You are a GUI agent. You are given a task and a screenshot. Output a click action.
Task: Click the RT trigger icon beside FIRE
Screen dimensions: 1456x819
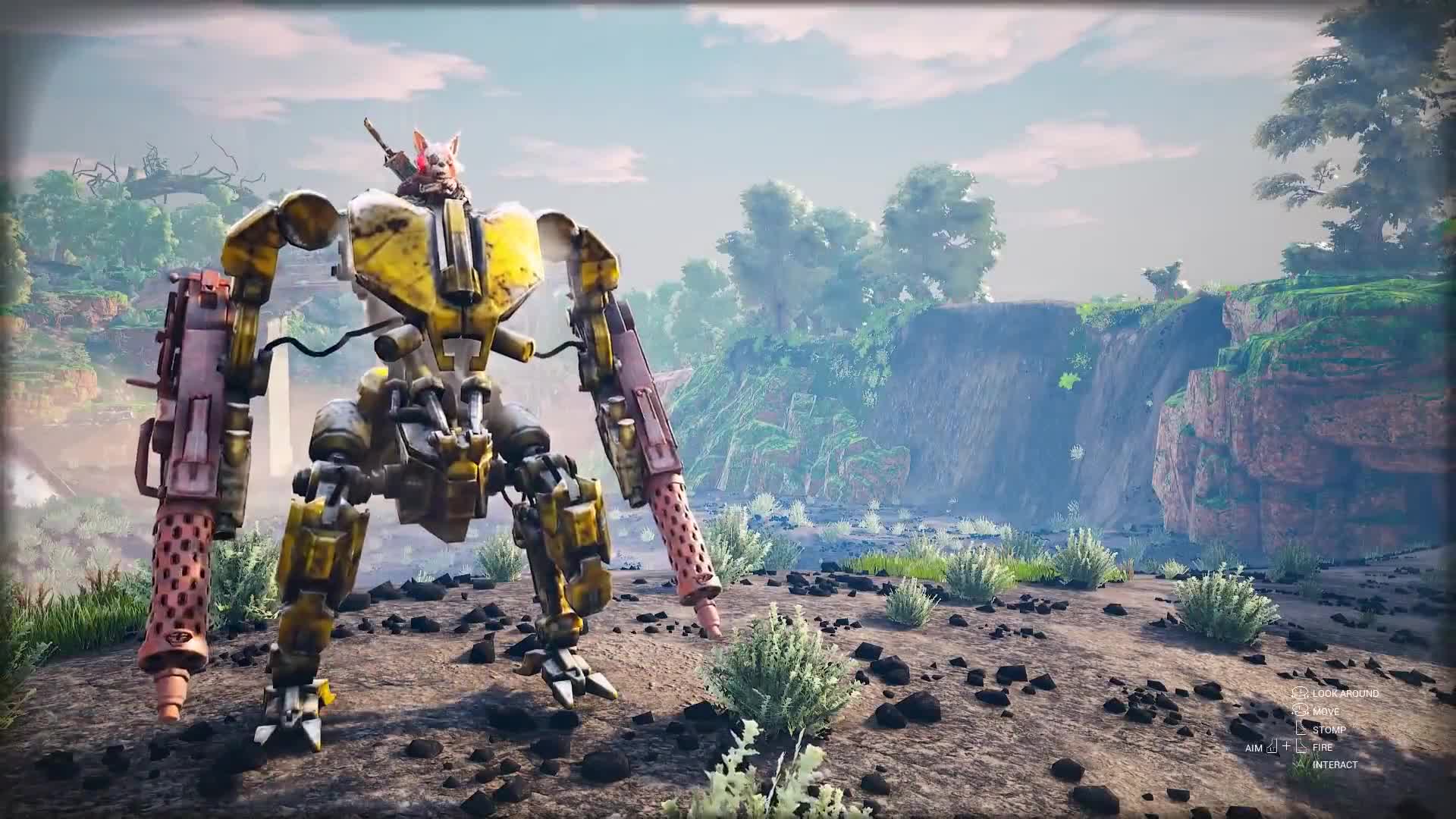pos(1301,746)
